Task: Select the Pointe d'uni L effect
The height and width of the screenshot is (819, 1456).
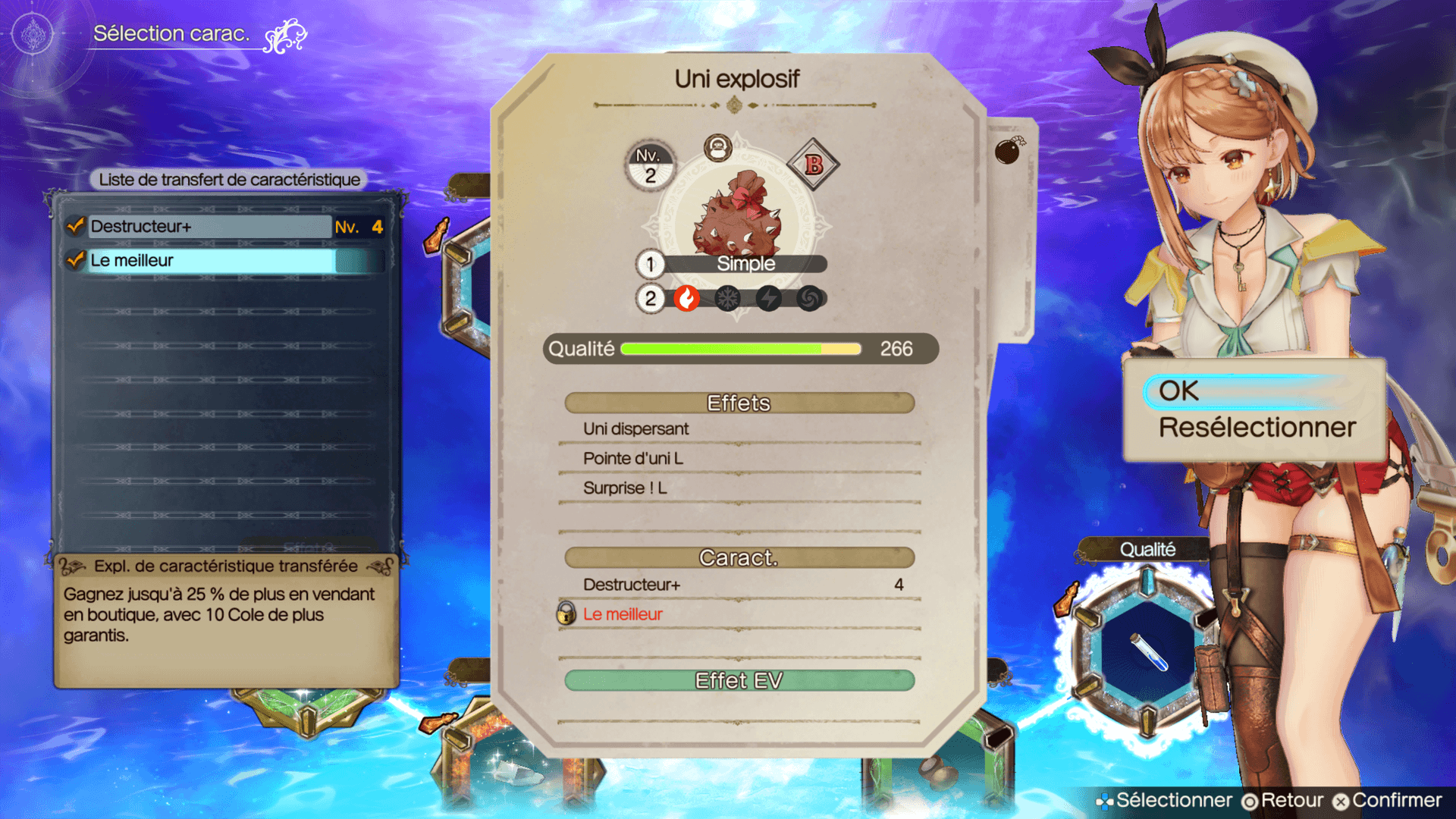Action: [x=739, y=459]
